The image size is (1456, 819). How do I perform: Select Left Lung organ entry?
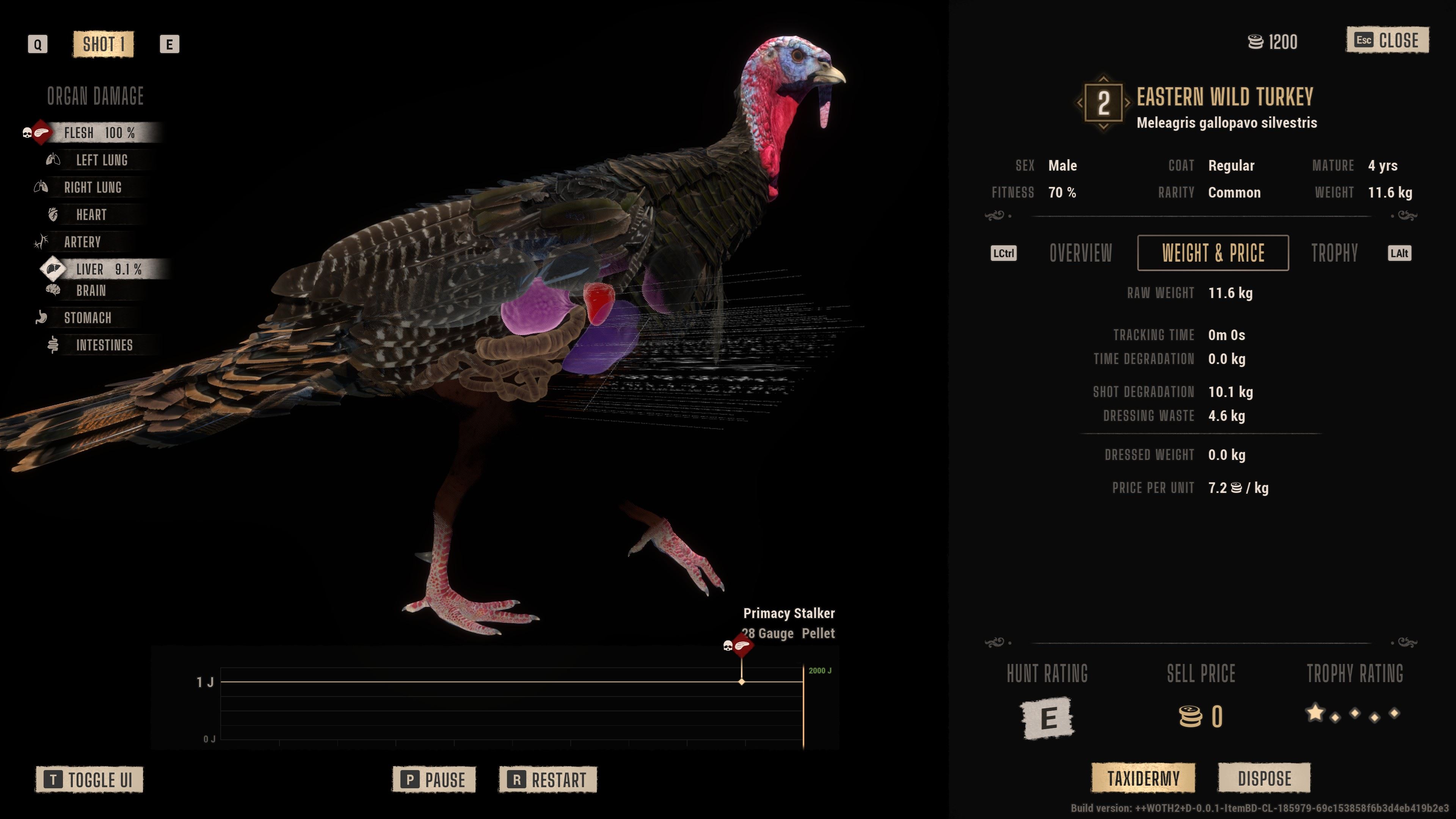click(x=102, y=160)
